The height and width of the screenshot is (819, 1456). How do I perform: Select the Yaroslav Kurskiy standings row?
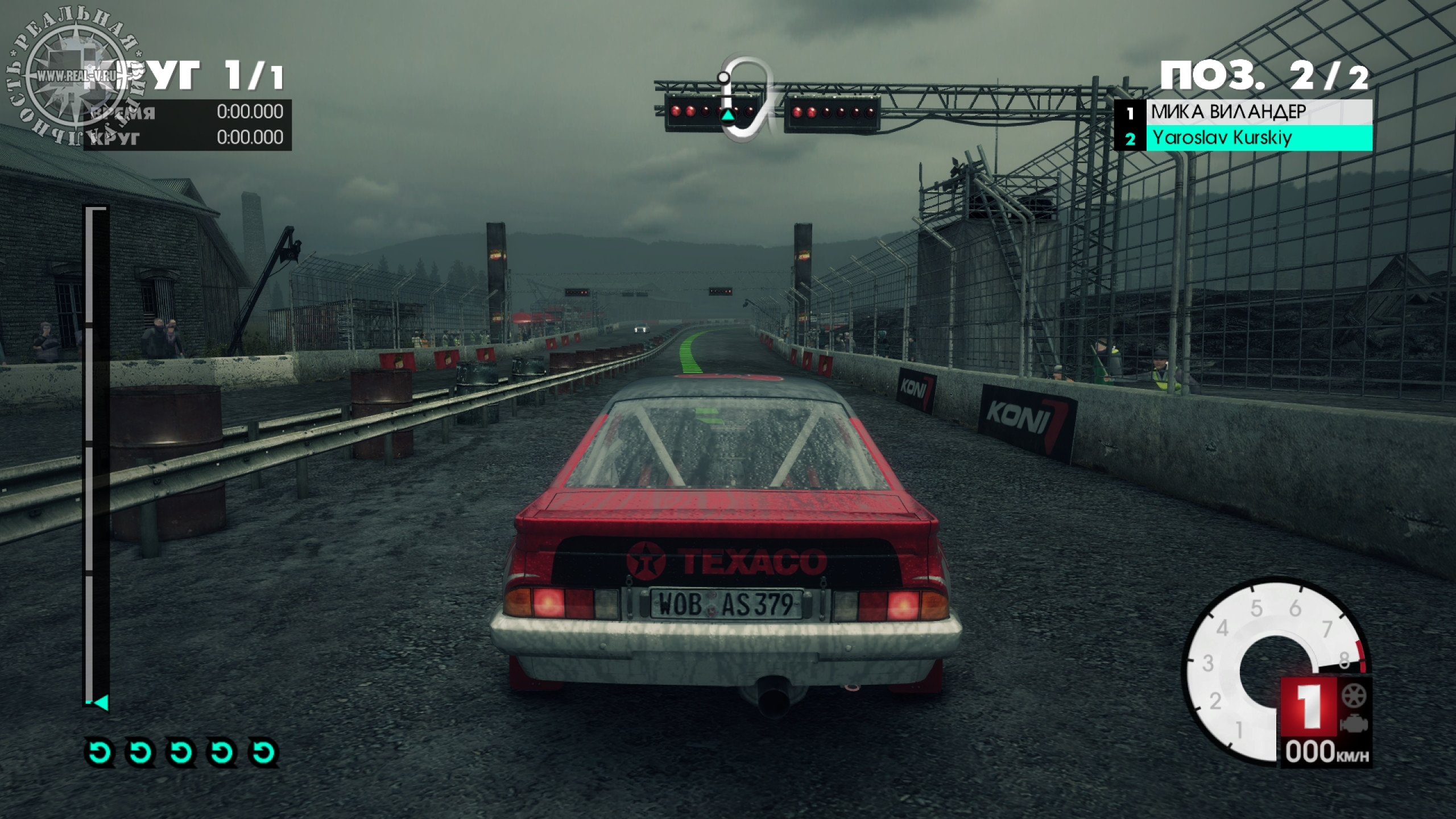[1243, 138]
